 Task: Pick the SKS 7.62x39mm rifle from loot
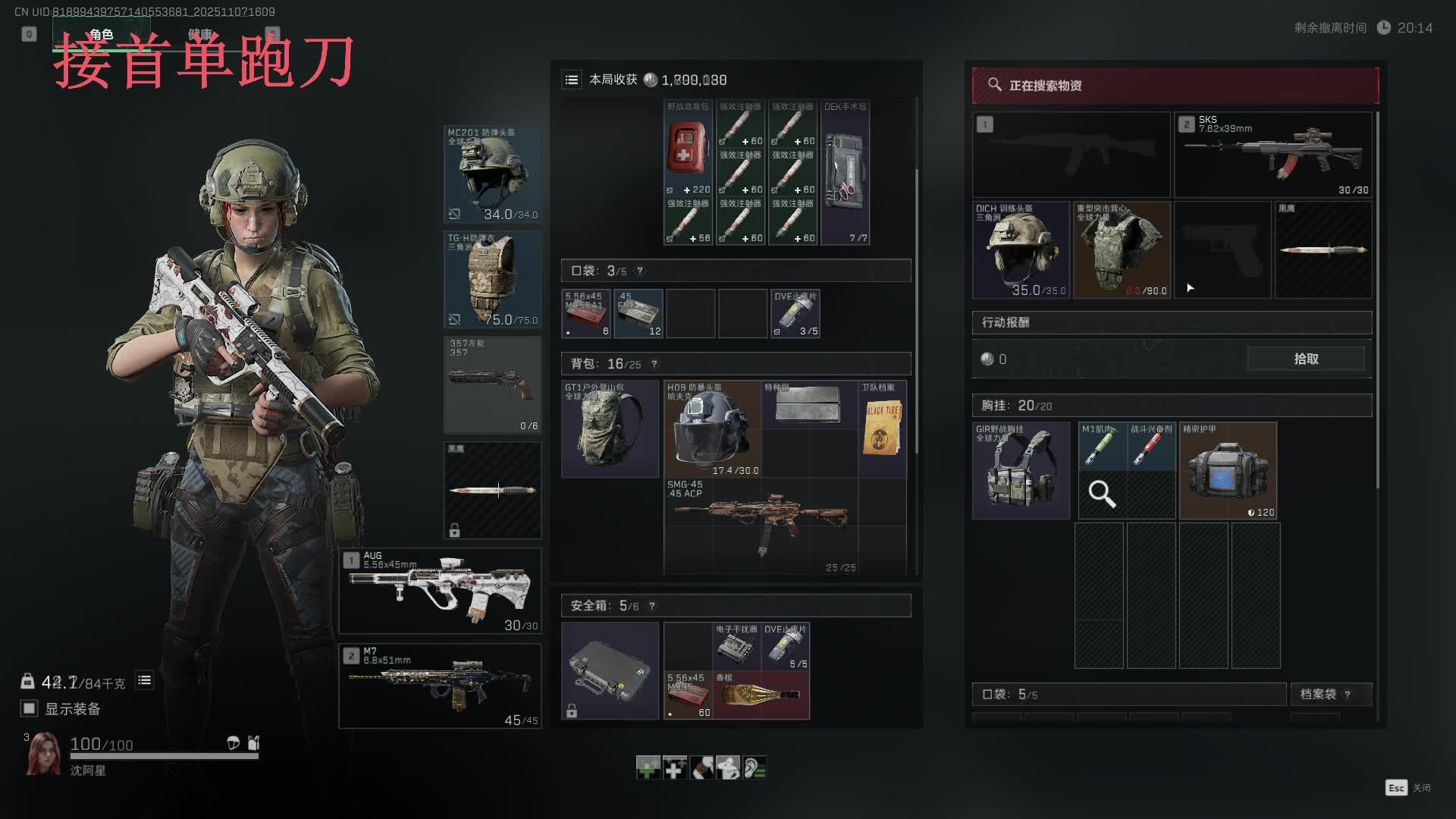(x=1272, y=155)
